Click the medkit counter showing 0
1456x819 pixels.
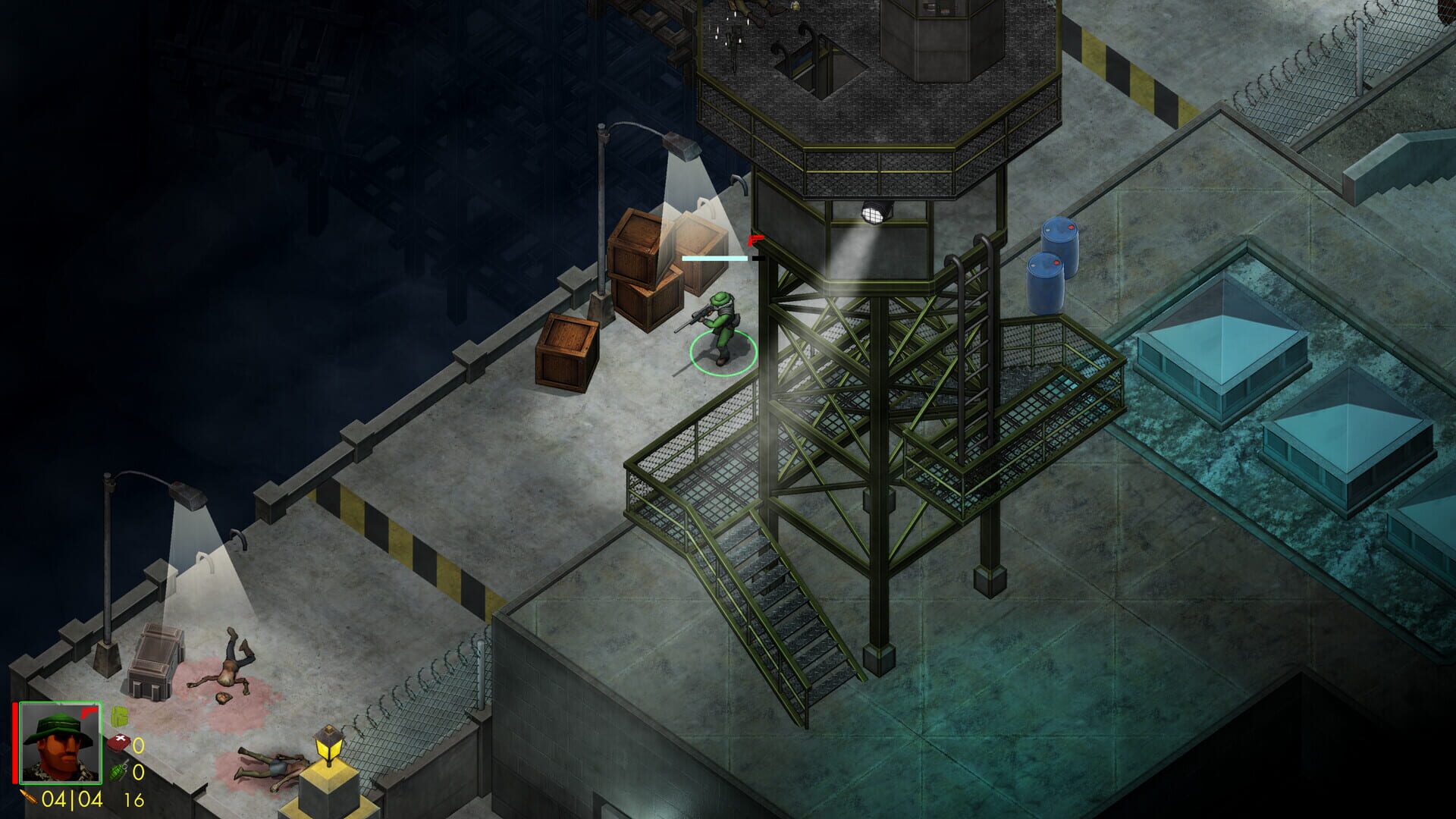click(x=140, y=744)
